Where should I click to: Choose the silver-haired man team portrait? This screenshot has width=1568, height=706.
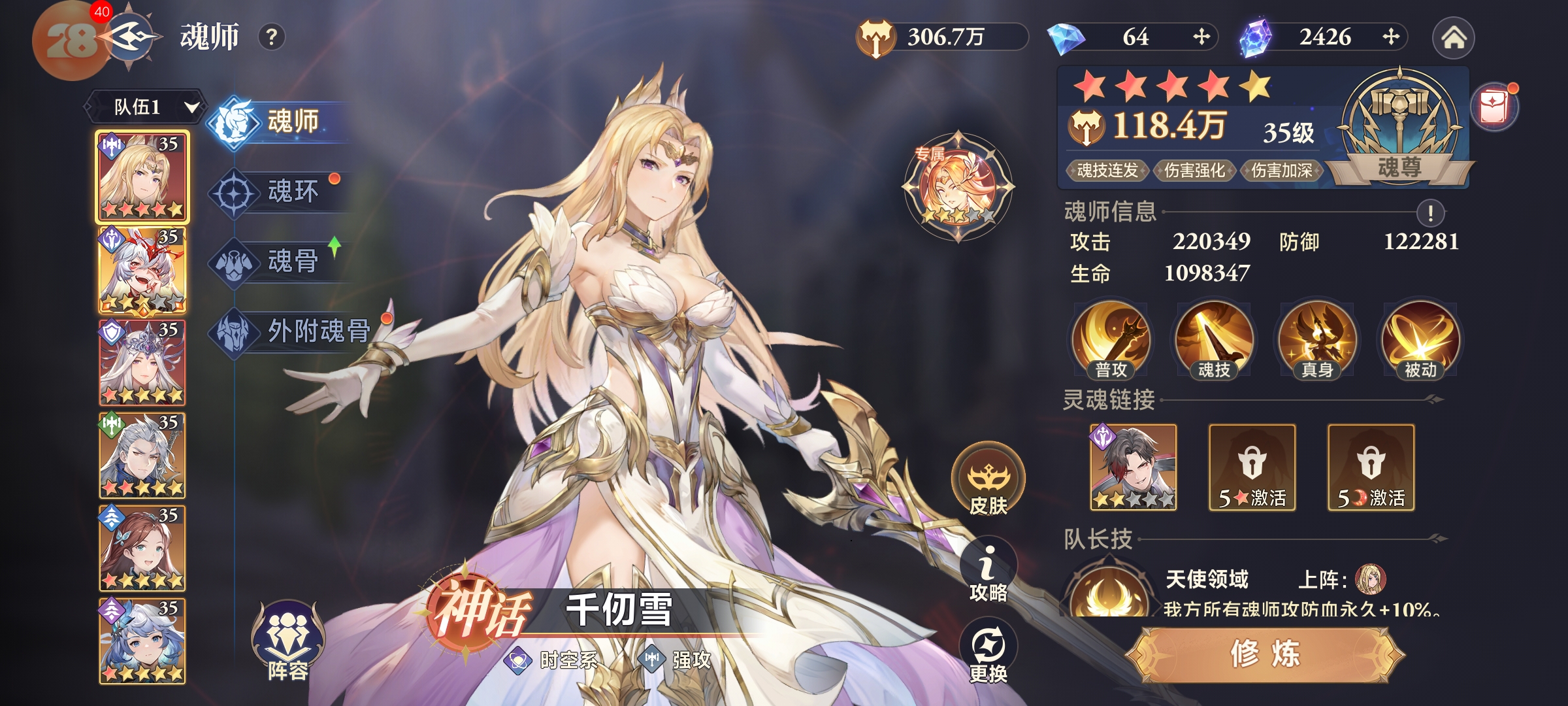(x=142, y=456)
